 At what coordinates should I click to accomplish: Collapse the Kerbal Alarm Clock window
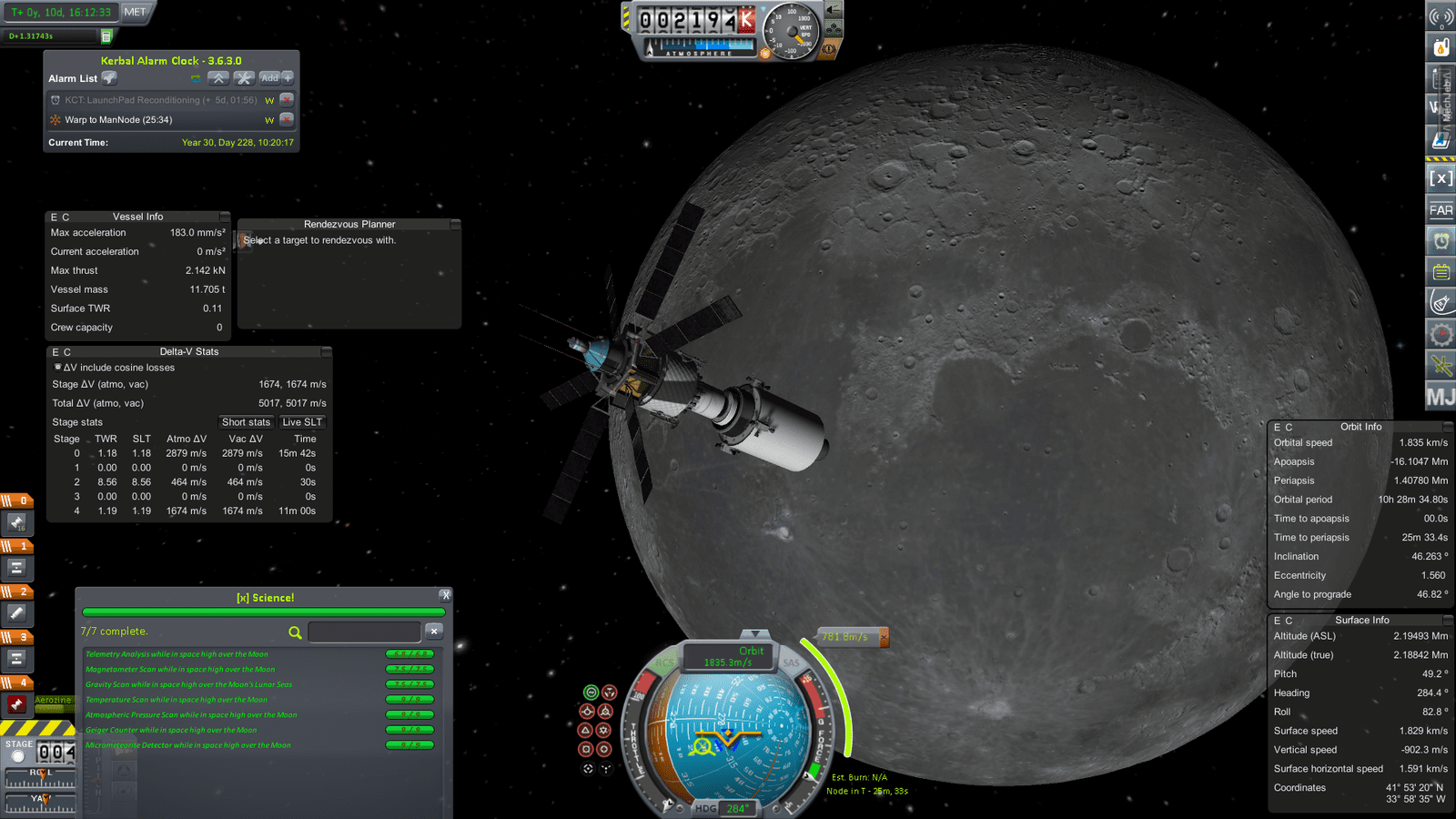click(217, 78)
